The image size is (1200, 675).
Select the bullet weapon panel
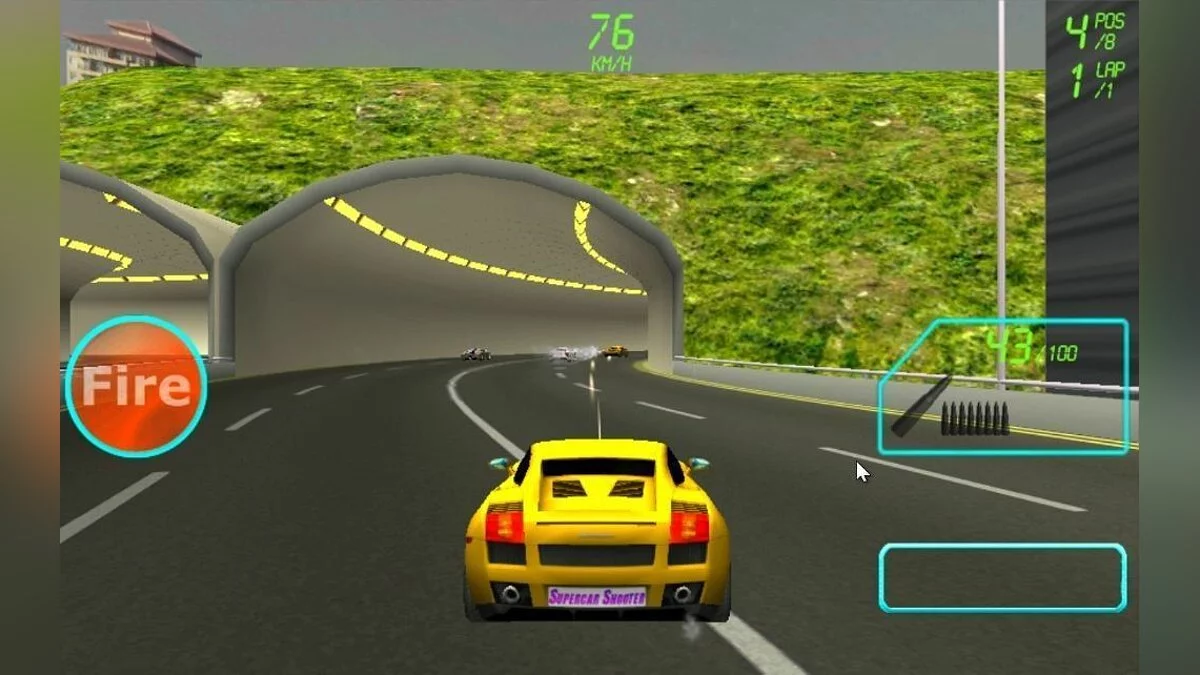[1003, 388]
